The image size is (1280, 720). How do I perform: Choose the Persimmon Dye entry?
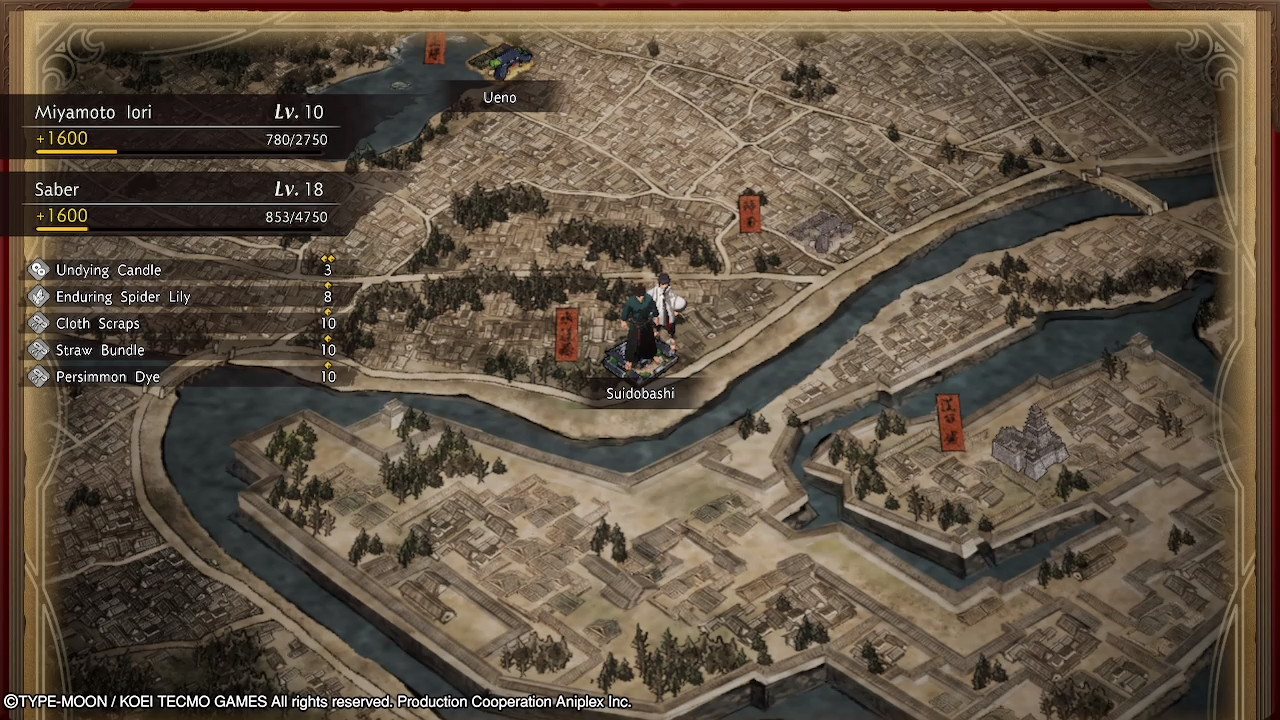coord(180,377)
